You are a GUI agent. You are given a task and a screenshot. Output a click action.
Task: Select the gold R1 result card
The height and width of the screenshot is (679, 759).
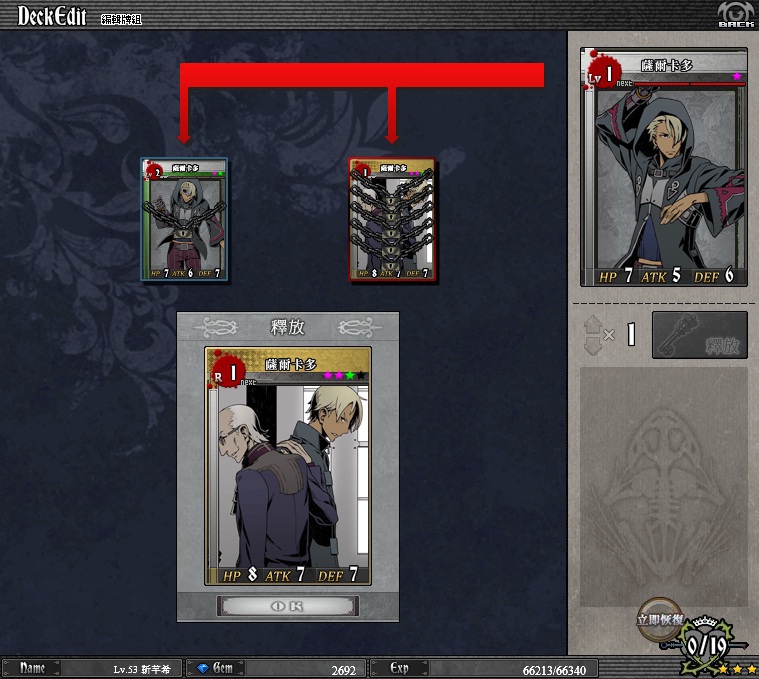[x=288, y=465]
